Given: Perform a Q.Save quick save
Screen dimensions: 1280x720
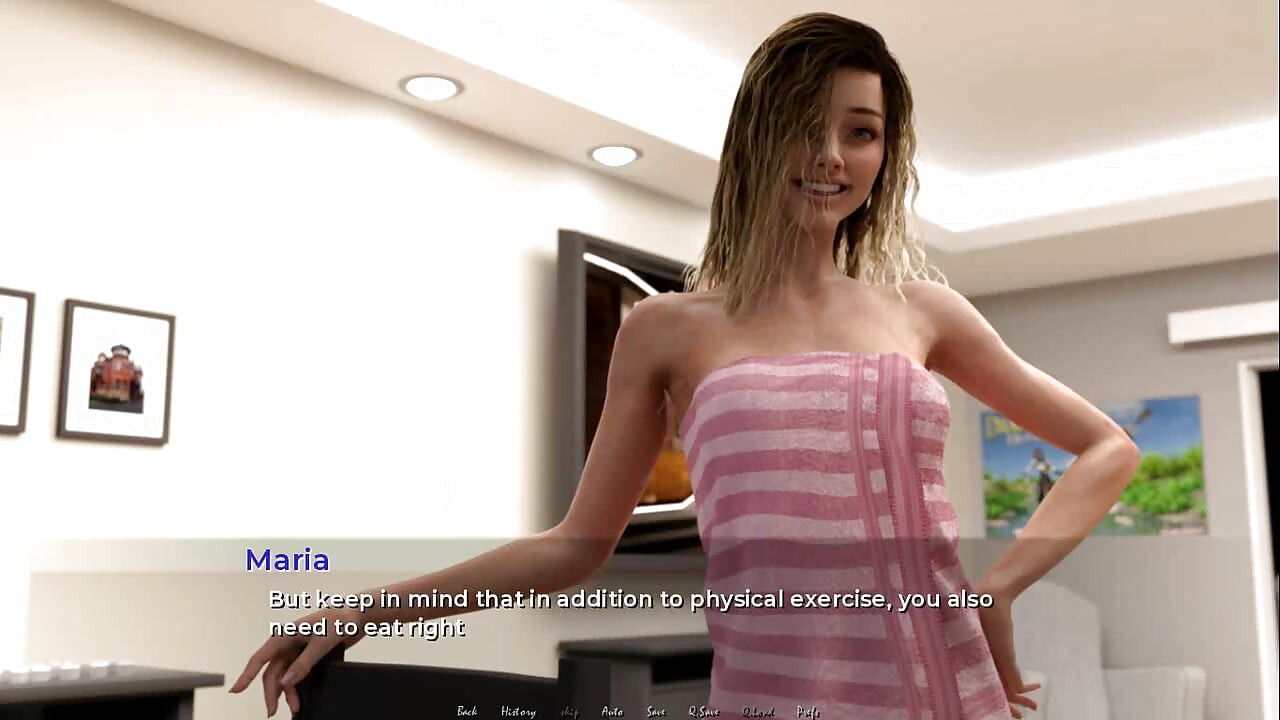Looking at the screenshot, I should click(x=703, y=711).
